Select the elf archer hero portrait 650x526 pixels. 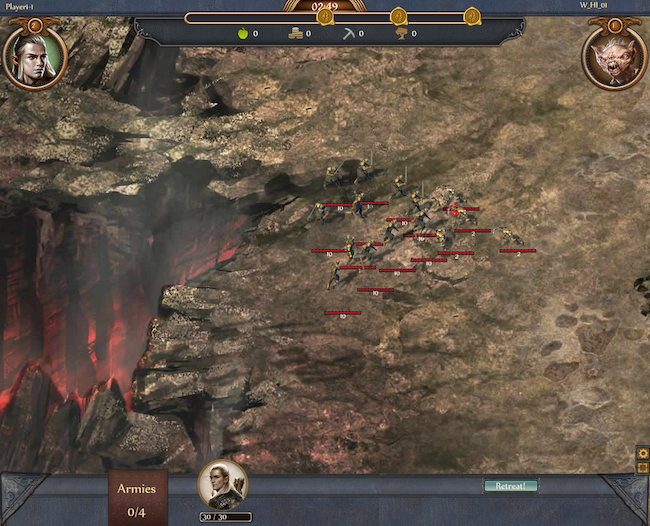222,484
